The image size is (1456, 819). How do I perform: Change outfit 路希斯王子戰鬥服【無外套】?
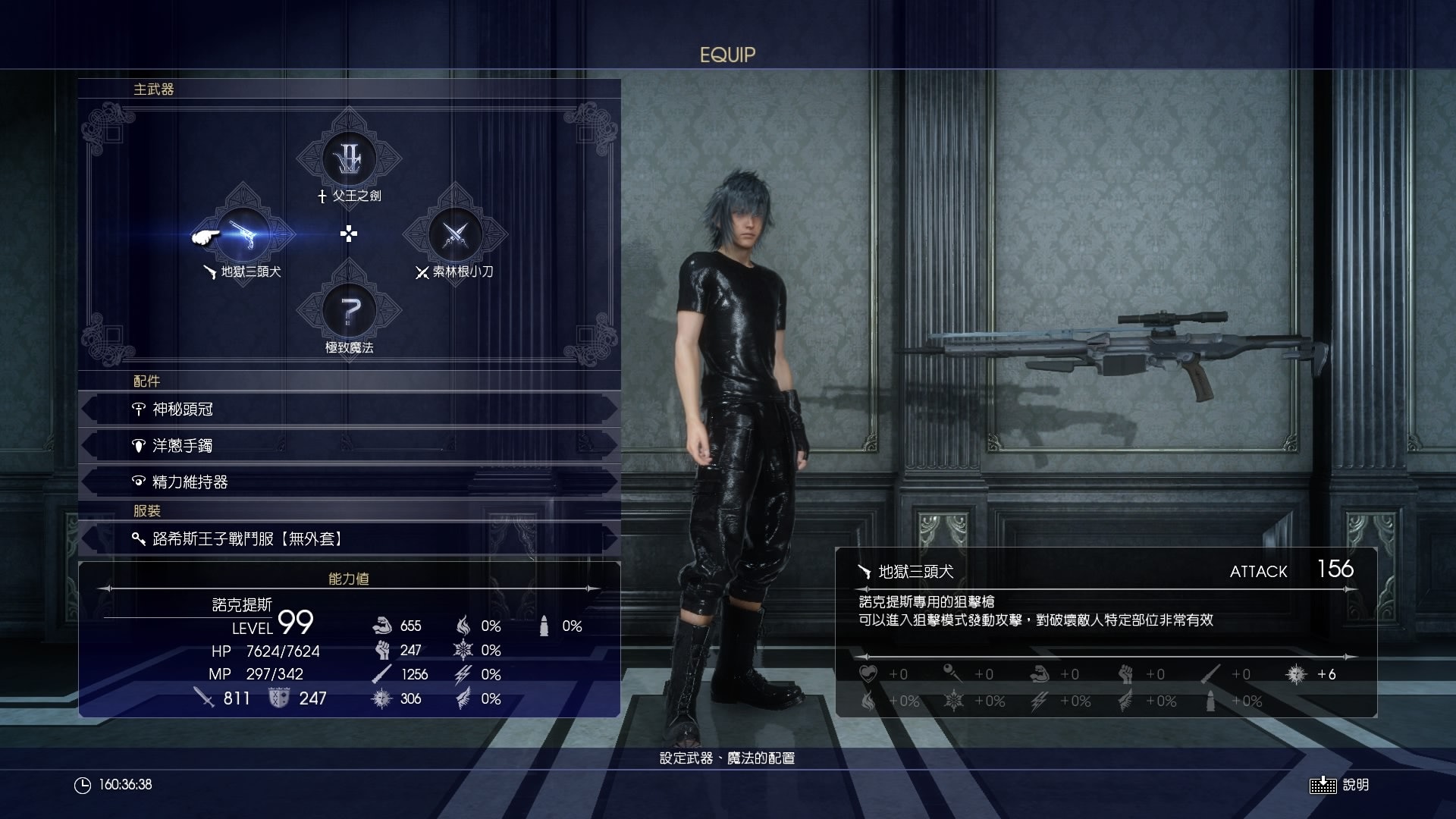[349, 539]
